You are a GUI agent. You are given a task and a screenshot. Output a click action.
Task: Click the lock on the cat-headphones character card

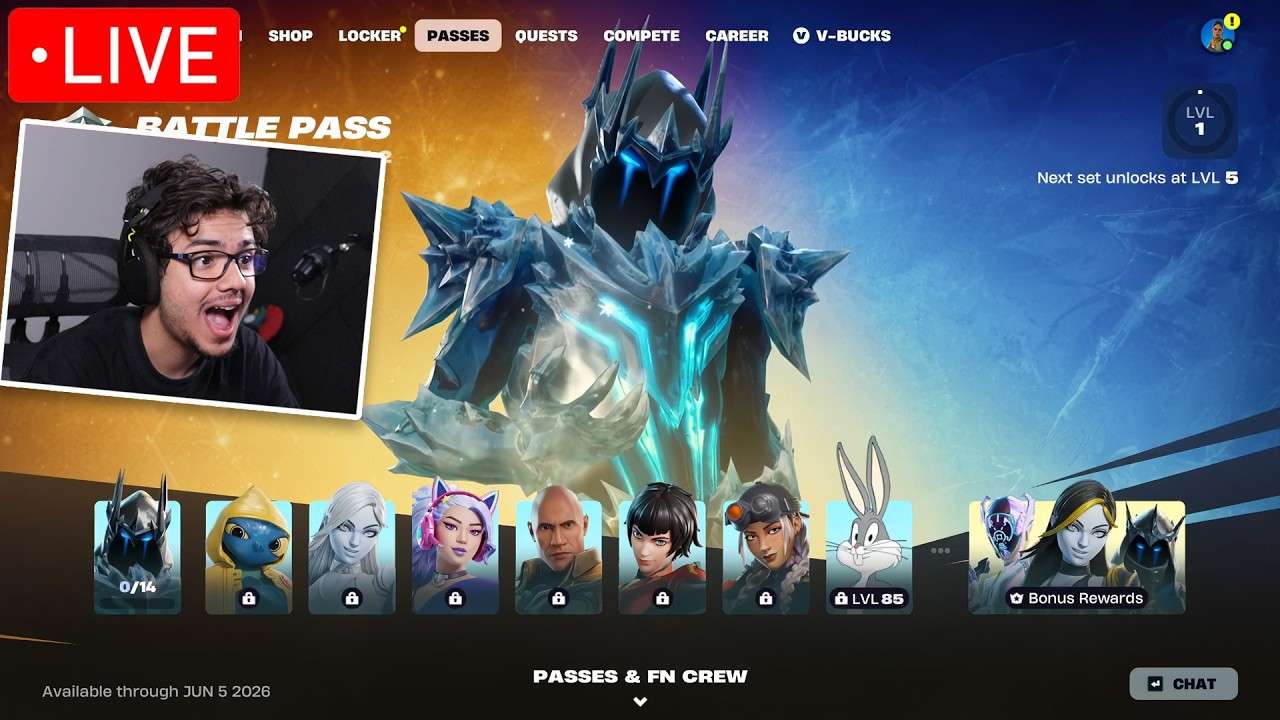click(455, 598)
